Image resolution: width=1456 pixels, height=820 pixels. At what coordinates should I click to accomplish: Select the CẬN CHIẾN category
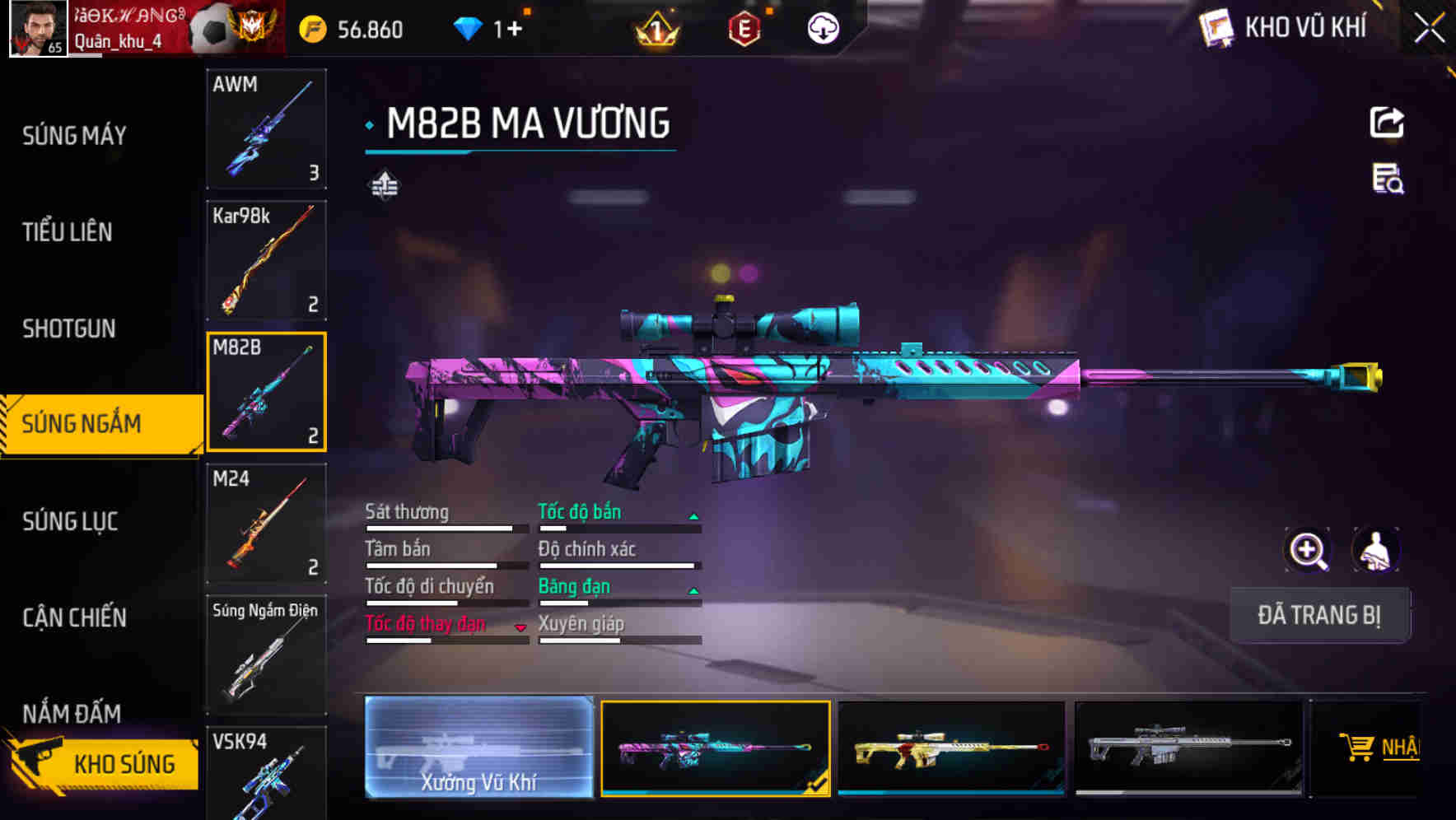[74, 617]
